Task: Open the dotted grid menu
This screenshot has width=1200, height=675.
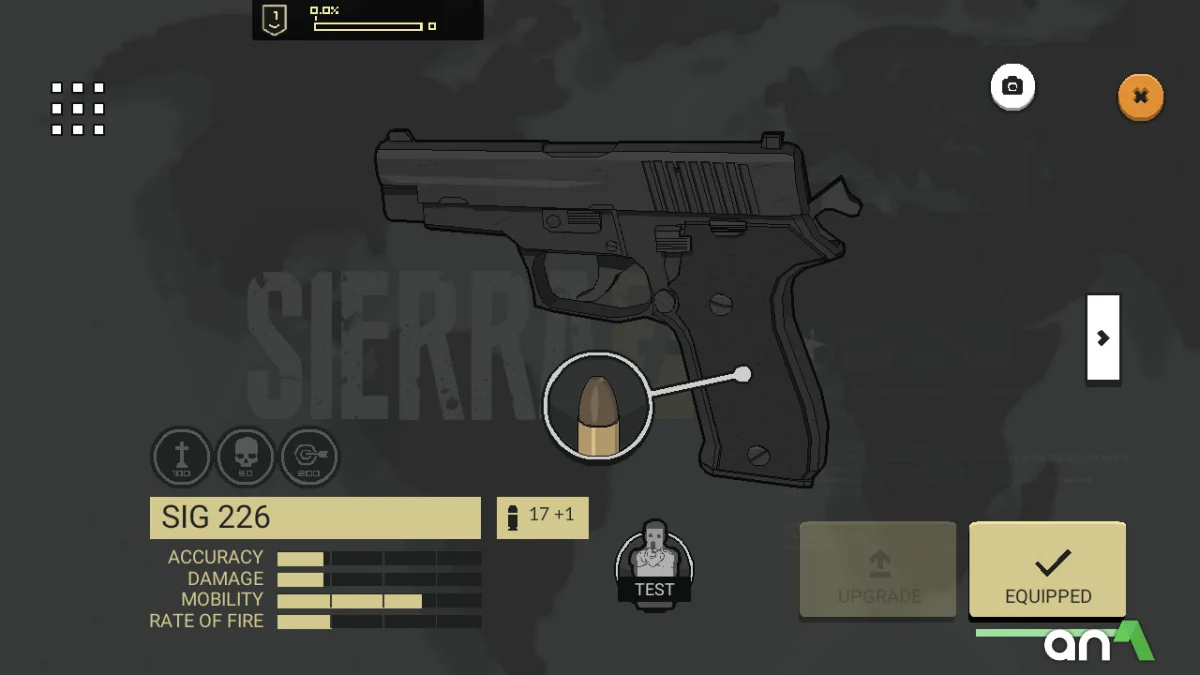Action: 78,108
